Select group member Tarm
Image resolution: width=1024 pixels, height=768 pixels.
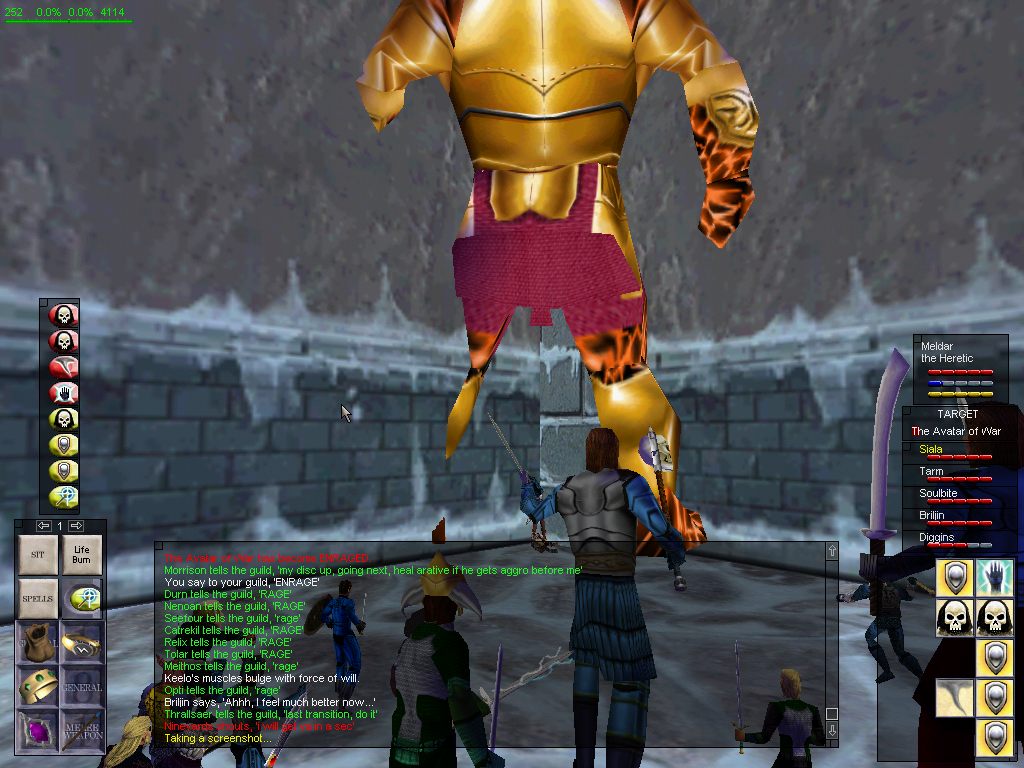955,473
